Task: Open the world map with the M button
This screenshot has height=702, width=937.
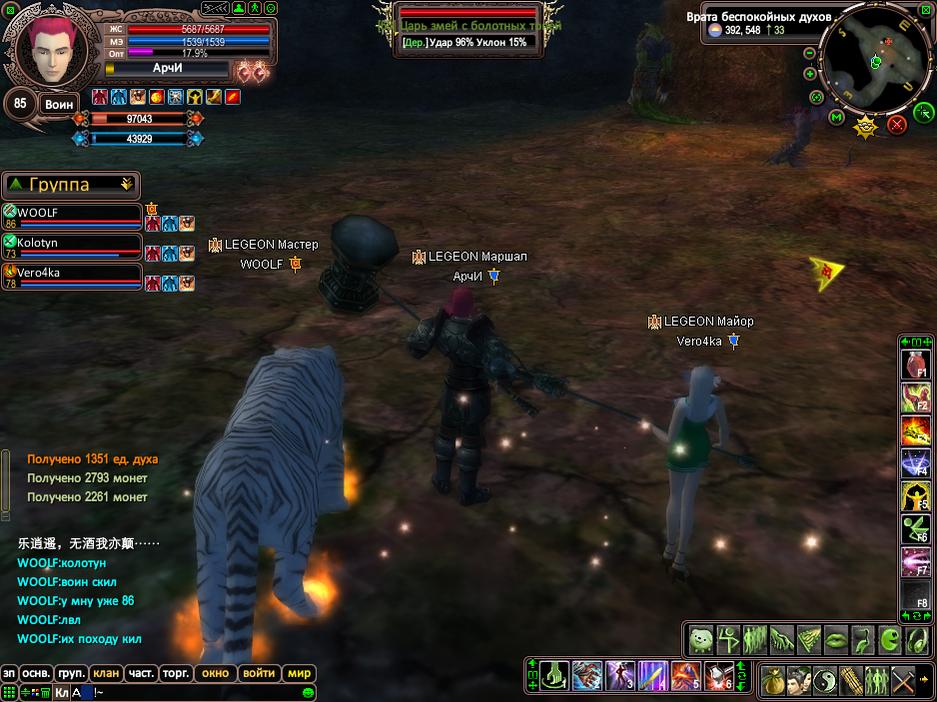Action: tap(837, 118)
